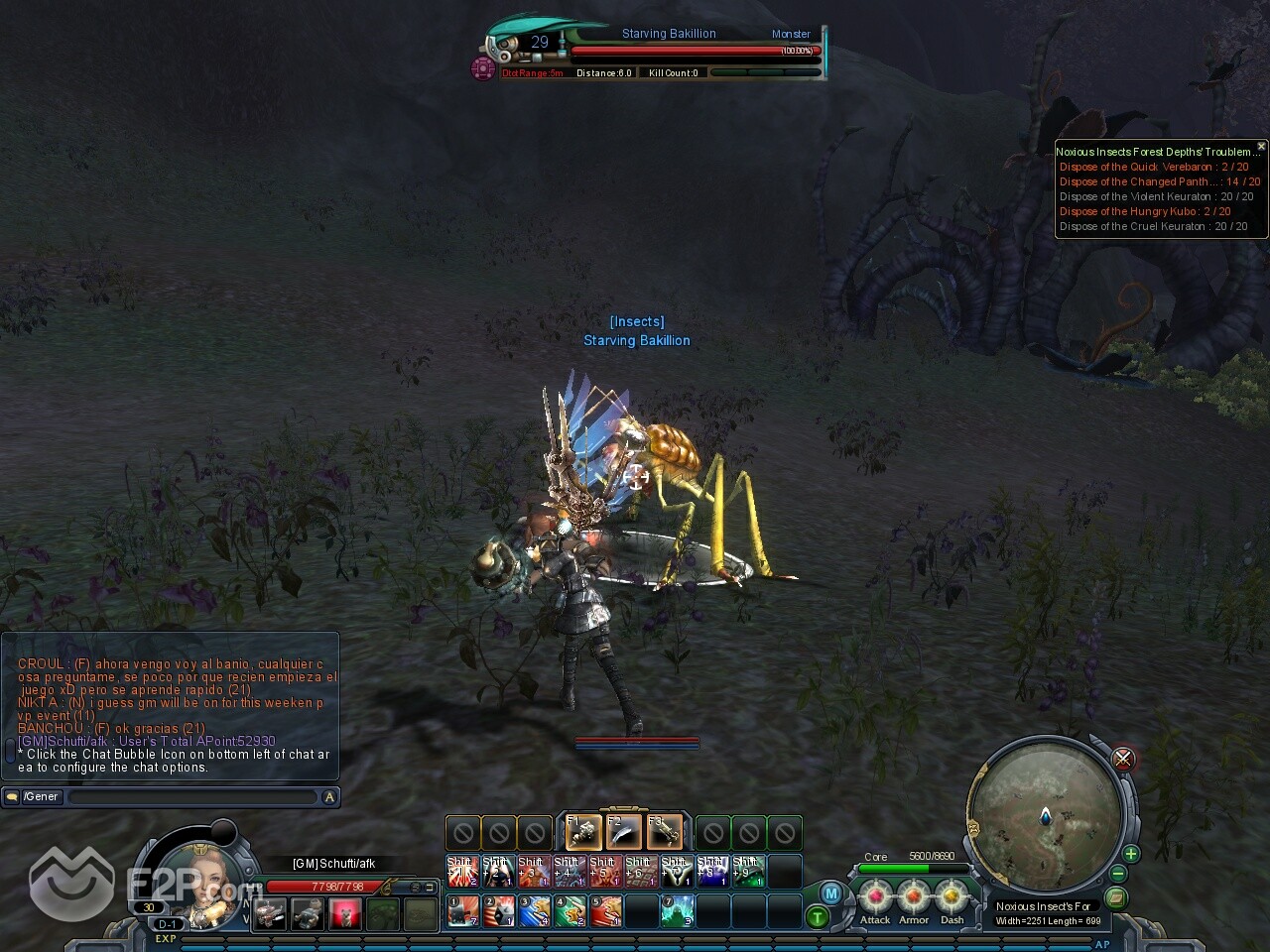The width and height of the screenshot is (1270, 952).
Task: Toggle the crossed swords icon near minimap
Action: pyautogui.click(x=1123, y=759)
